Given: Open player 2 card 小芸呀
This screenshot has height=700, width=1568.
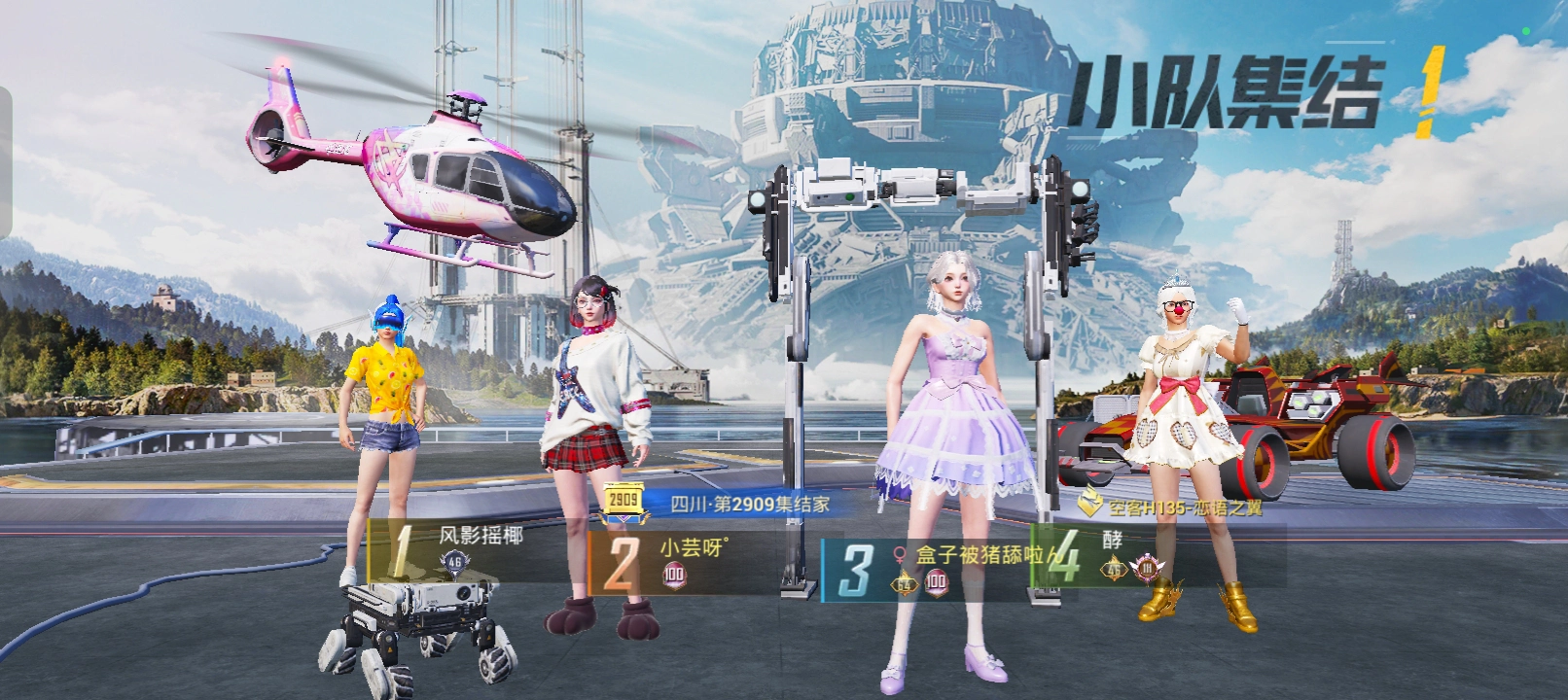Looking at the screenshot, I should pos(681,561).
